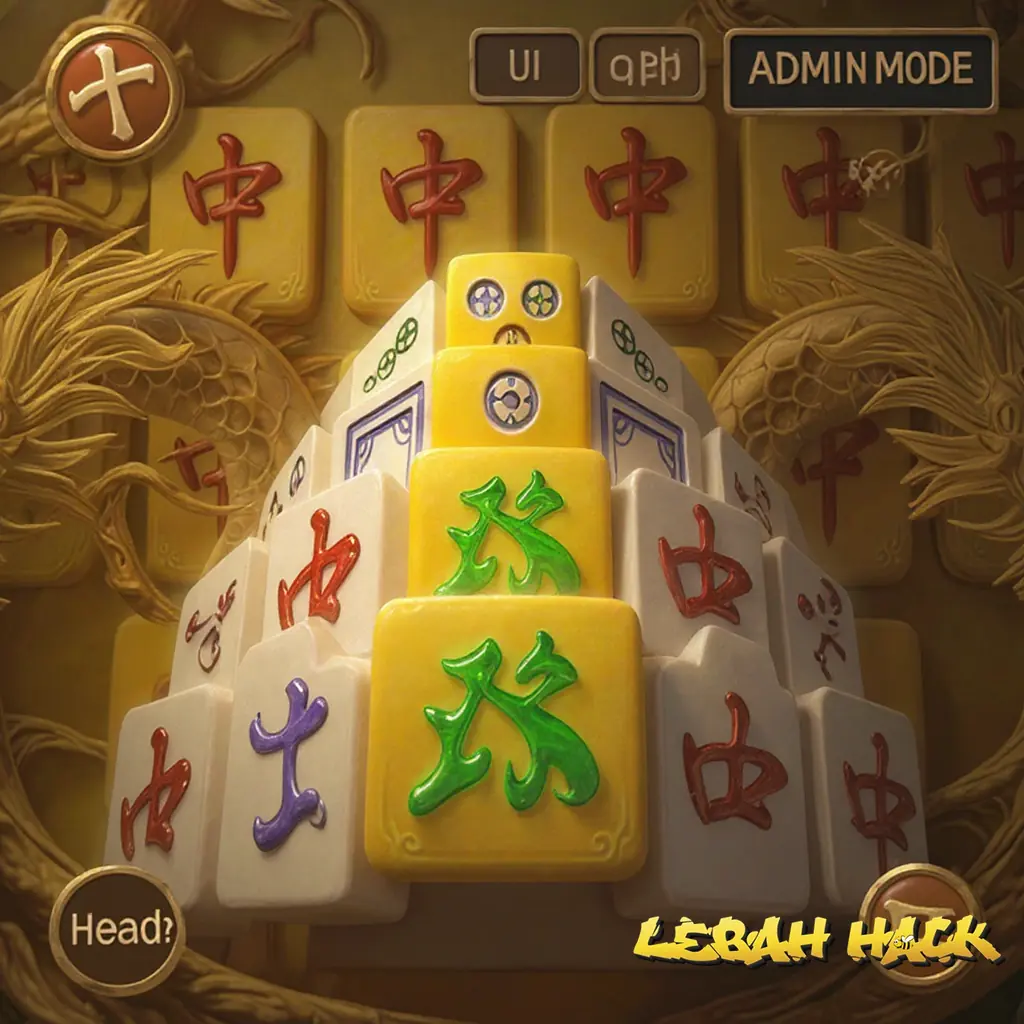Viewport: 1024px width, 1024px height.
Task: Open the round Head? button
Action: [115, 930]
